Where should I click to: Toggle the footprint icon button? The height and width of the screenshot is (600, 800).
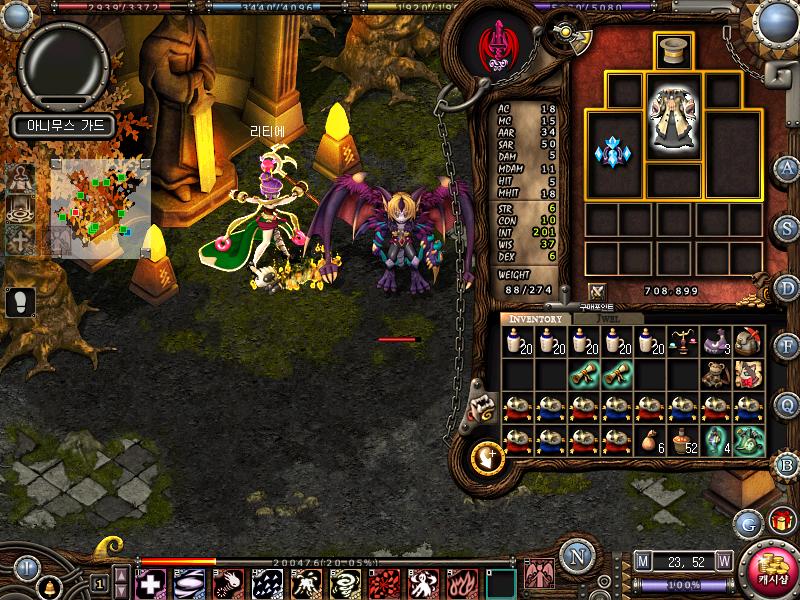pos(20,300)
